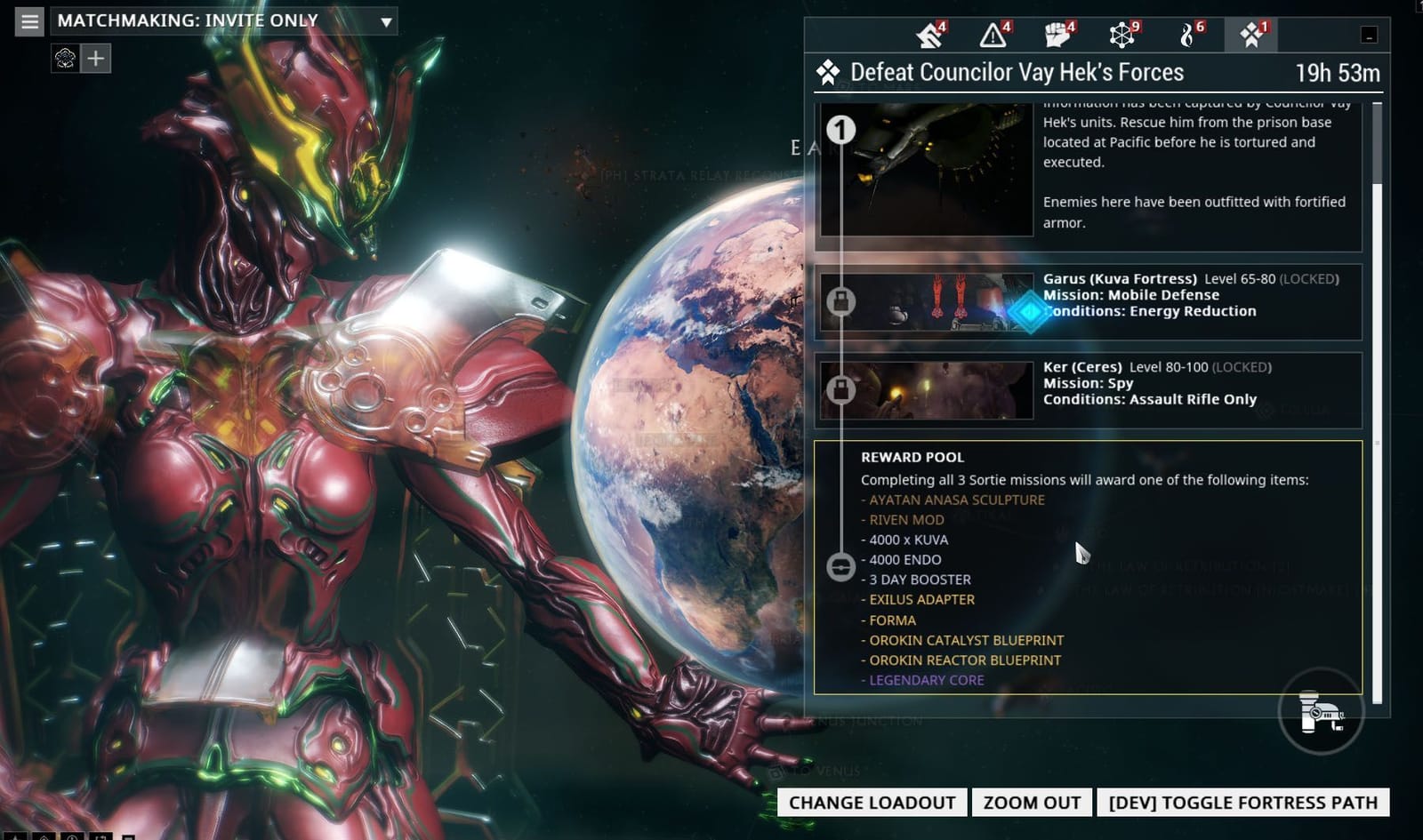This screenshot has width=1423, height=840.
Task: Click the Change Loadout button
Action: pyautogui.click(x=871, y=802)
